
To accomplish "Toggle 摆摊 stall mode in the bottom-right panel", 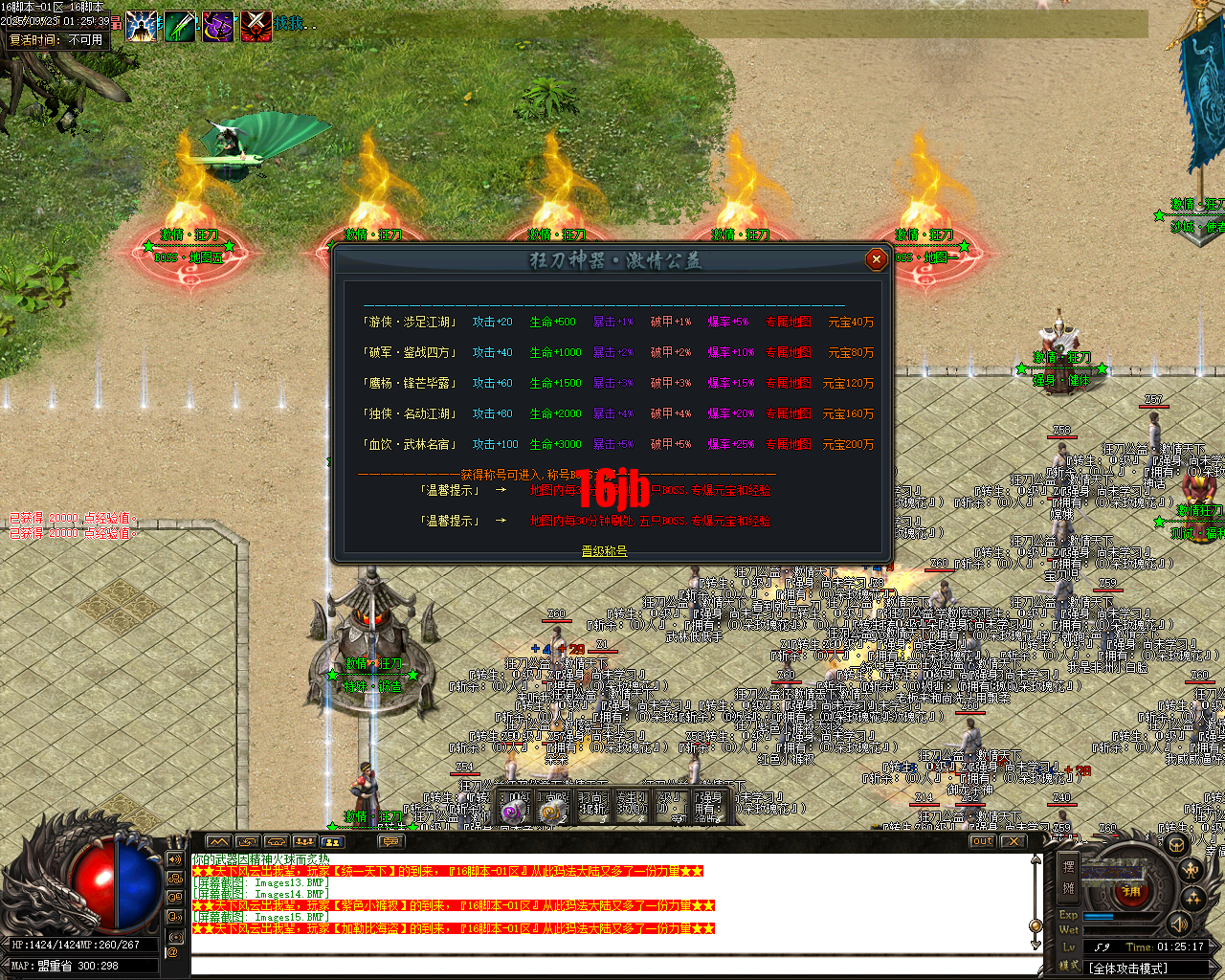I will [1069, 876].
